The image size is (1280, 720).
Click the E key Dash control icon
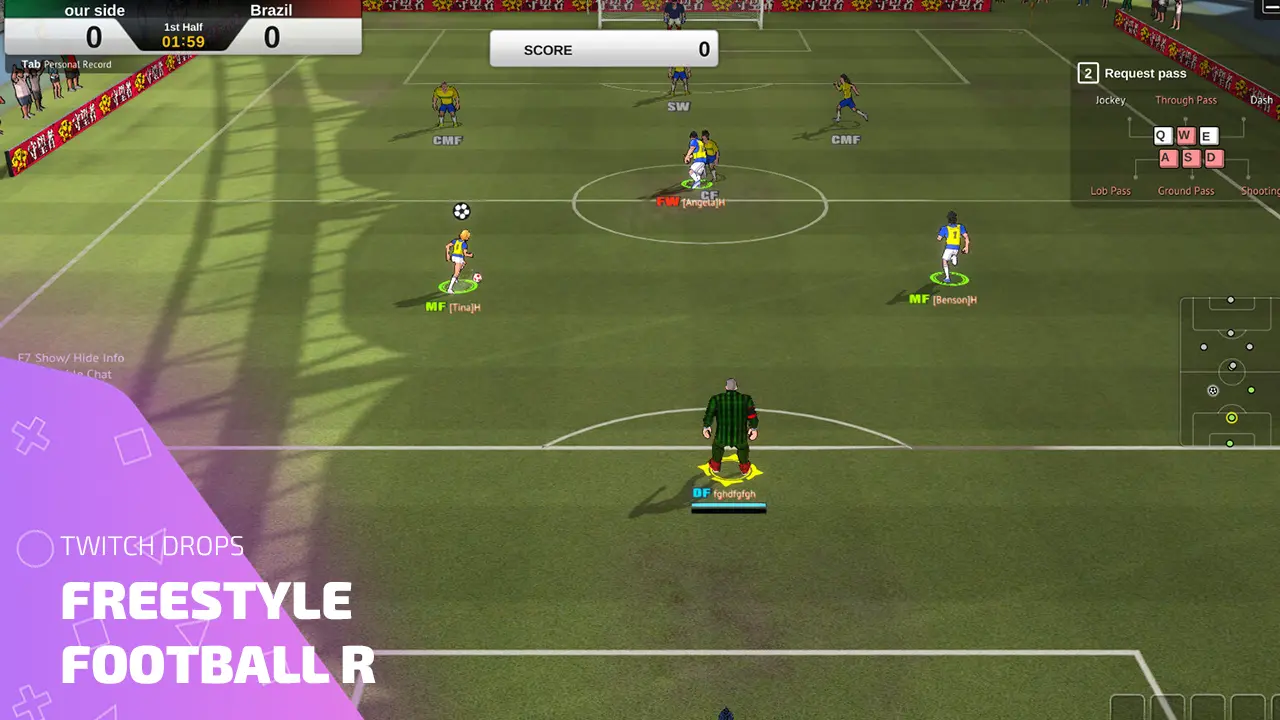[x=1209, y=135]
